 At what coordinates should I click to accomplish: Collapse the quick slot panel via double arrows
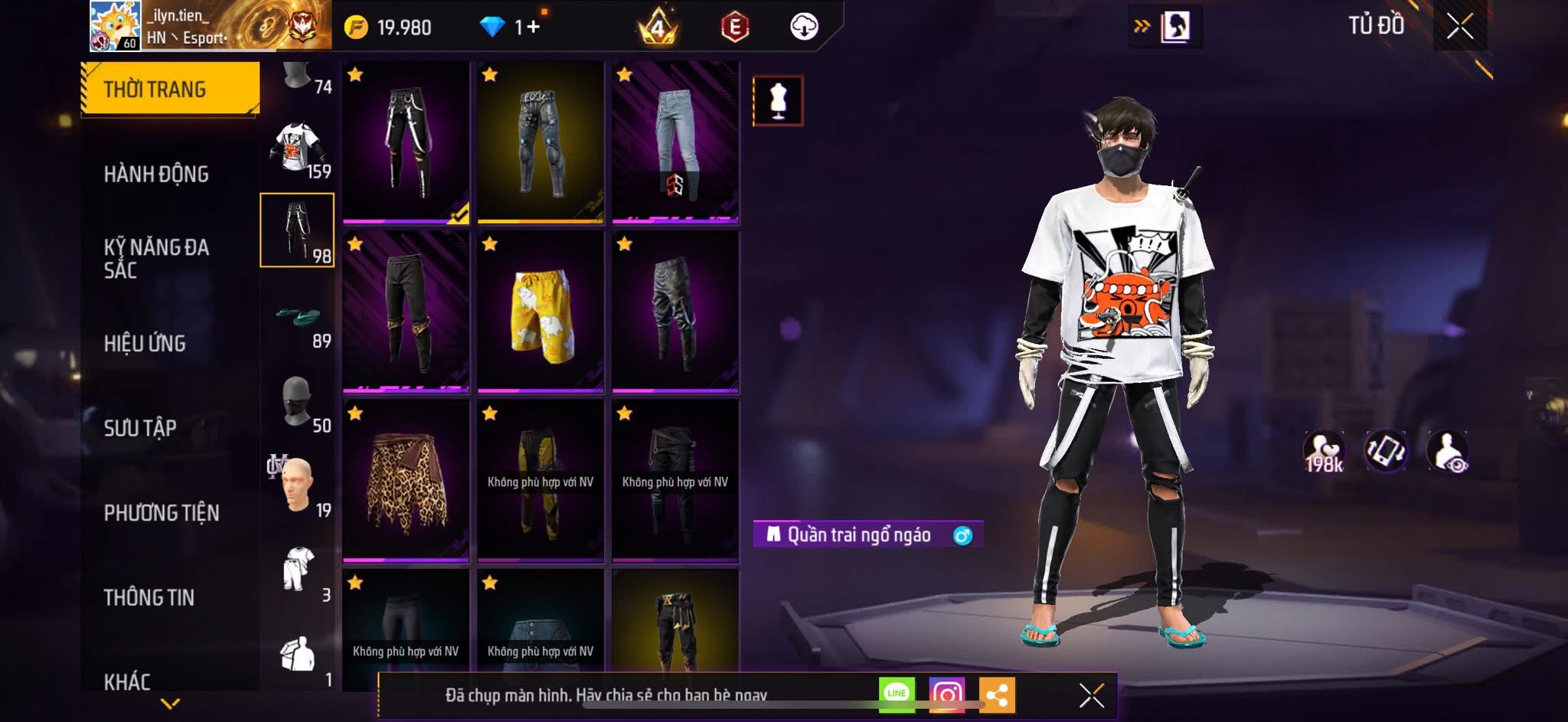[x=1143, y=25]
